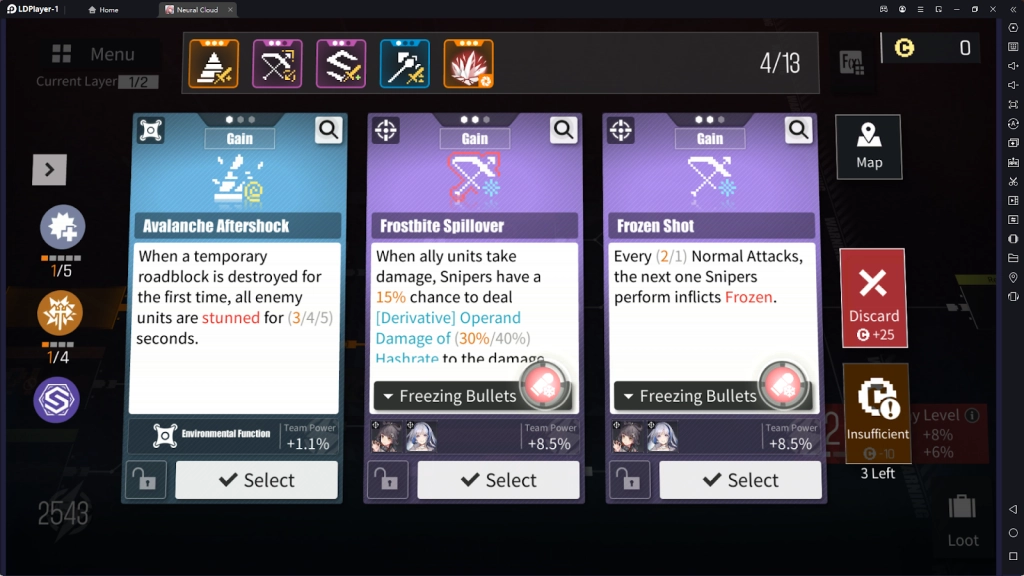1024x576 pixels.
Task: Magnify the Avalanche Aftershock card details
Action: pos(328,130)
